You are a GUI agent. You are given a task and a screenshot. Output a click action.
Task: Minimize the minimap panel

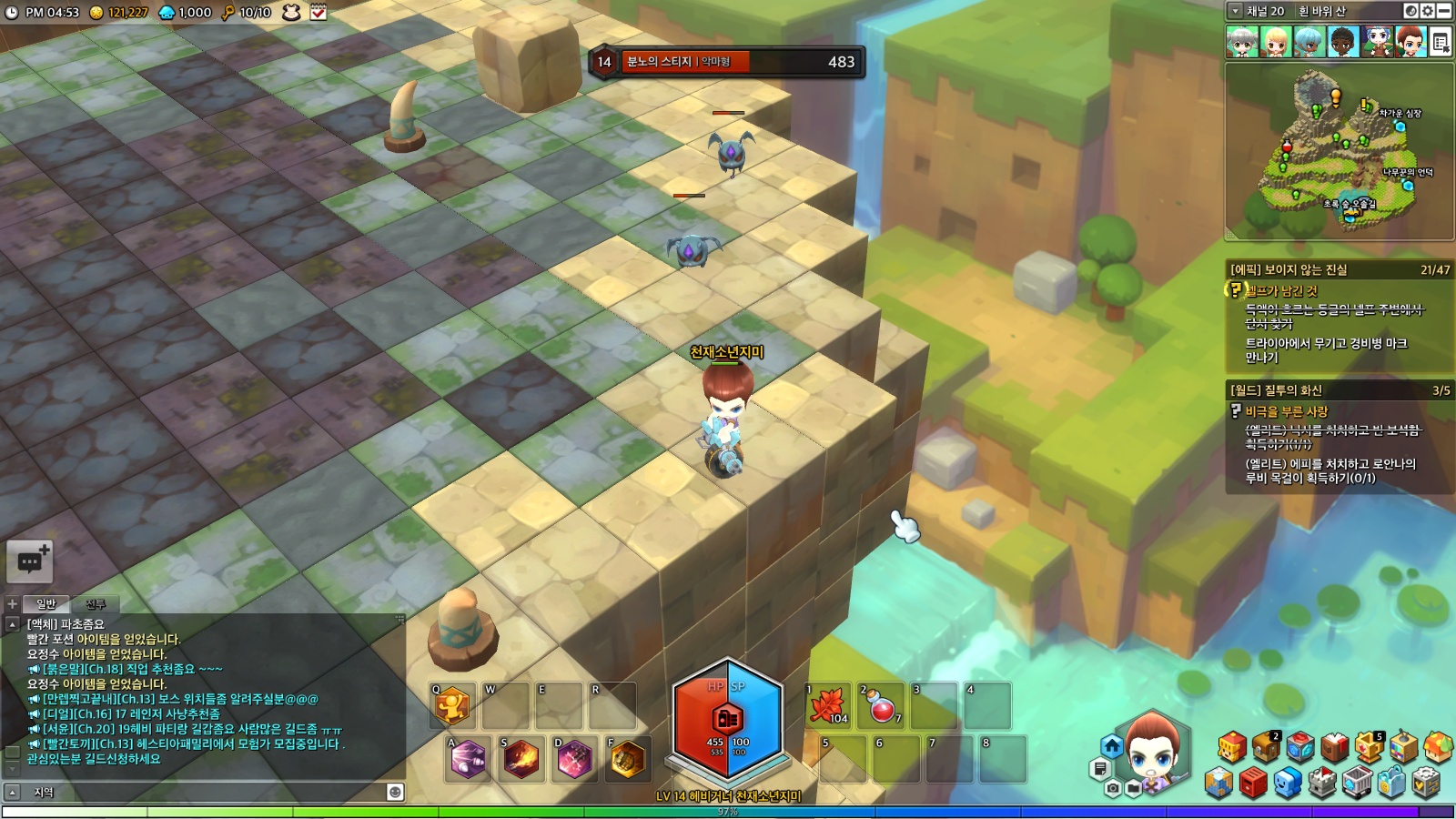1444,11
